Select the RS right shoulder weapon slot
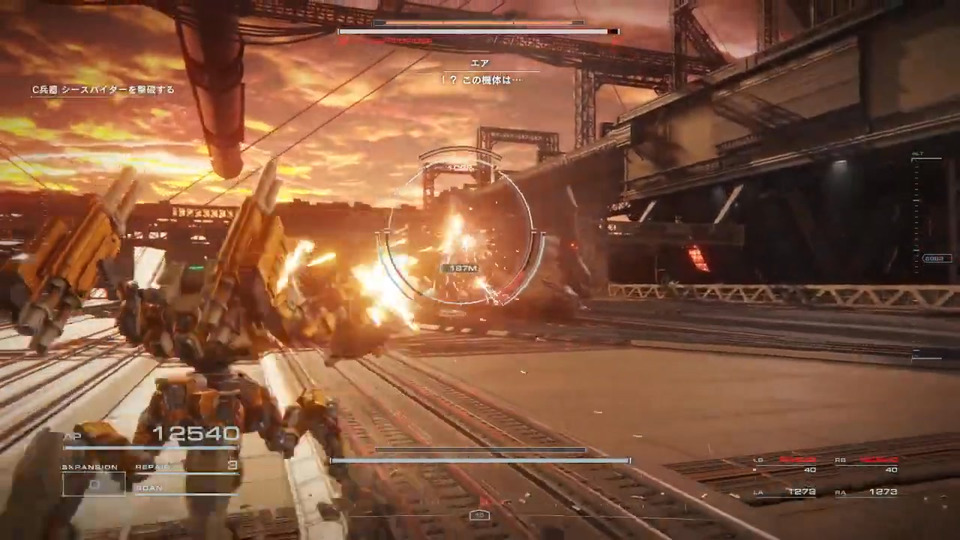This screenshot has width=960, height=540. tap(878, 465)
